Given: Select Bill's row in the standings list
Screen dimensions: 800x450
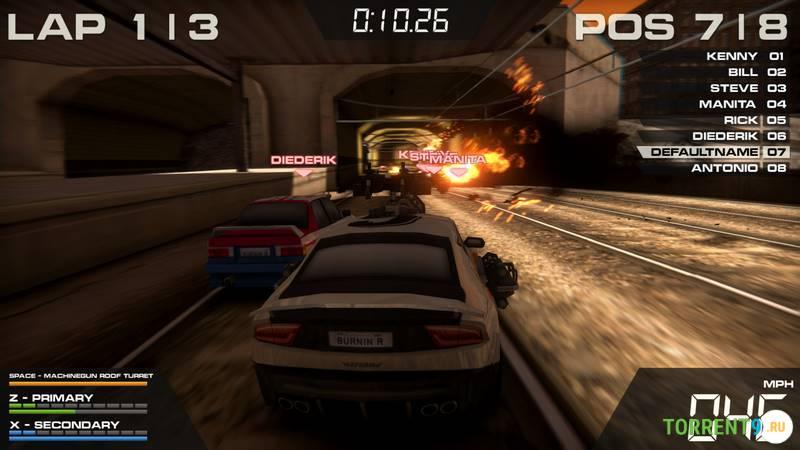Looking at the screenshot, I should pos(743,72).
